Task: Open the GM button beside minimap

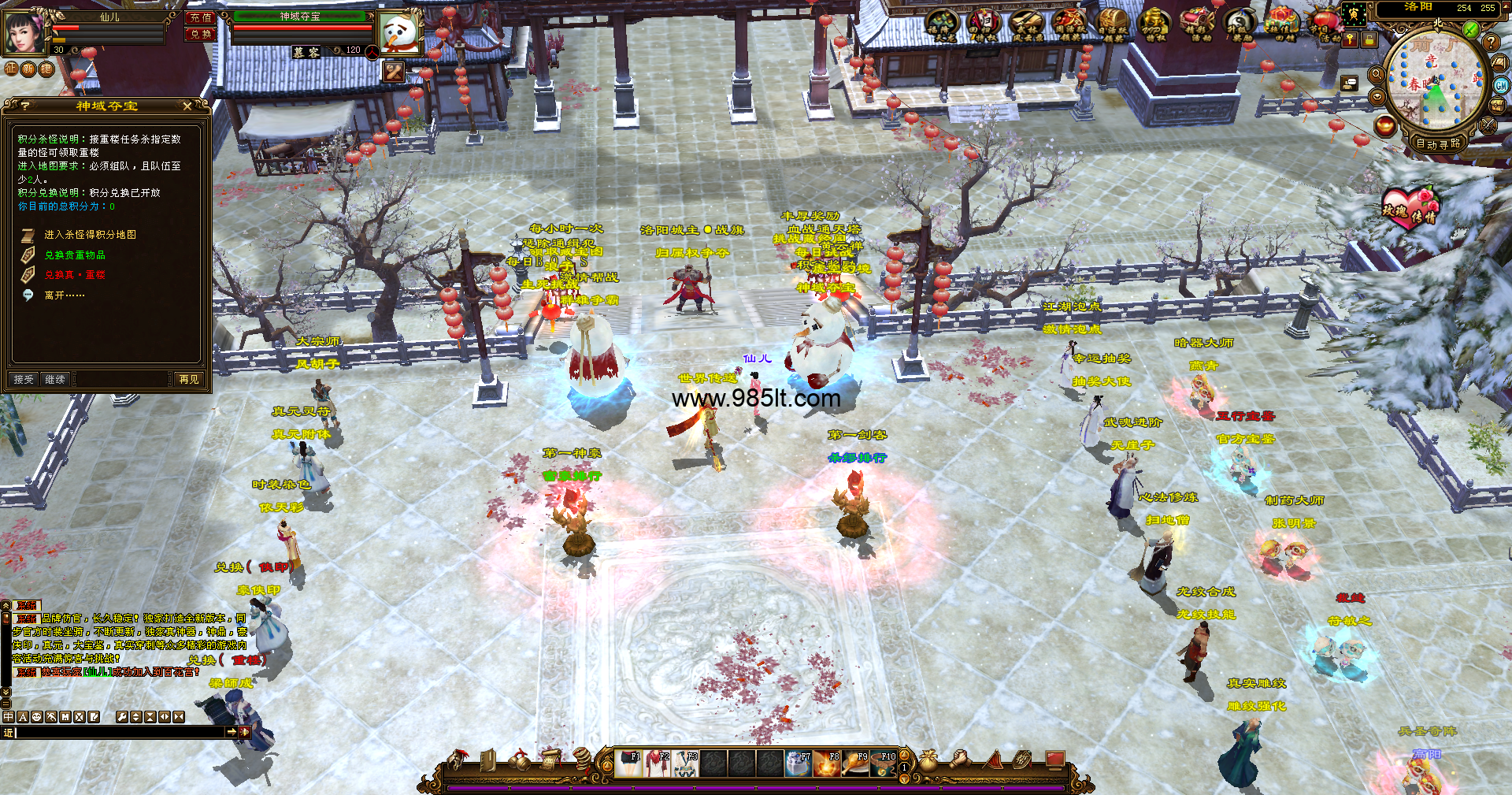Action: pyautogui.click(x=1501, y=85)
